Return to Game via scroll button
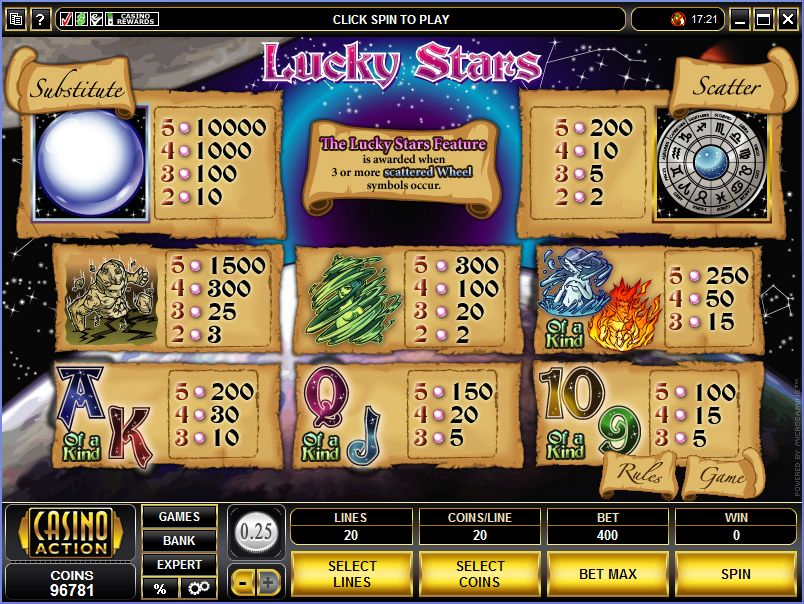804x604 pixels. coord(722,477)
